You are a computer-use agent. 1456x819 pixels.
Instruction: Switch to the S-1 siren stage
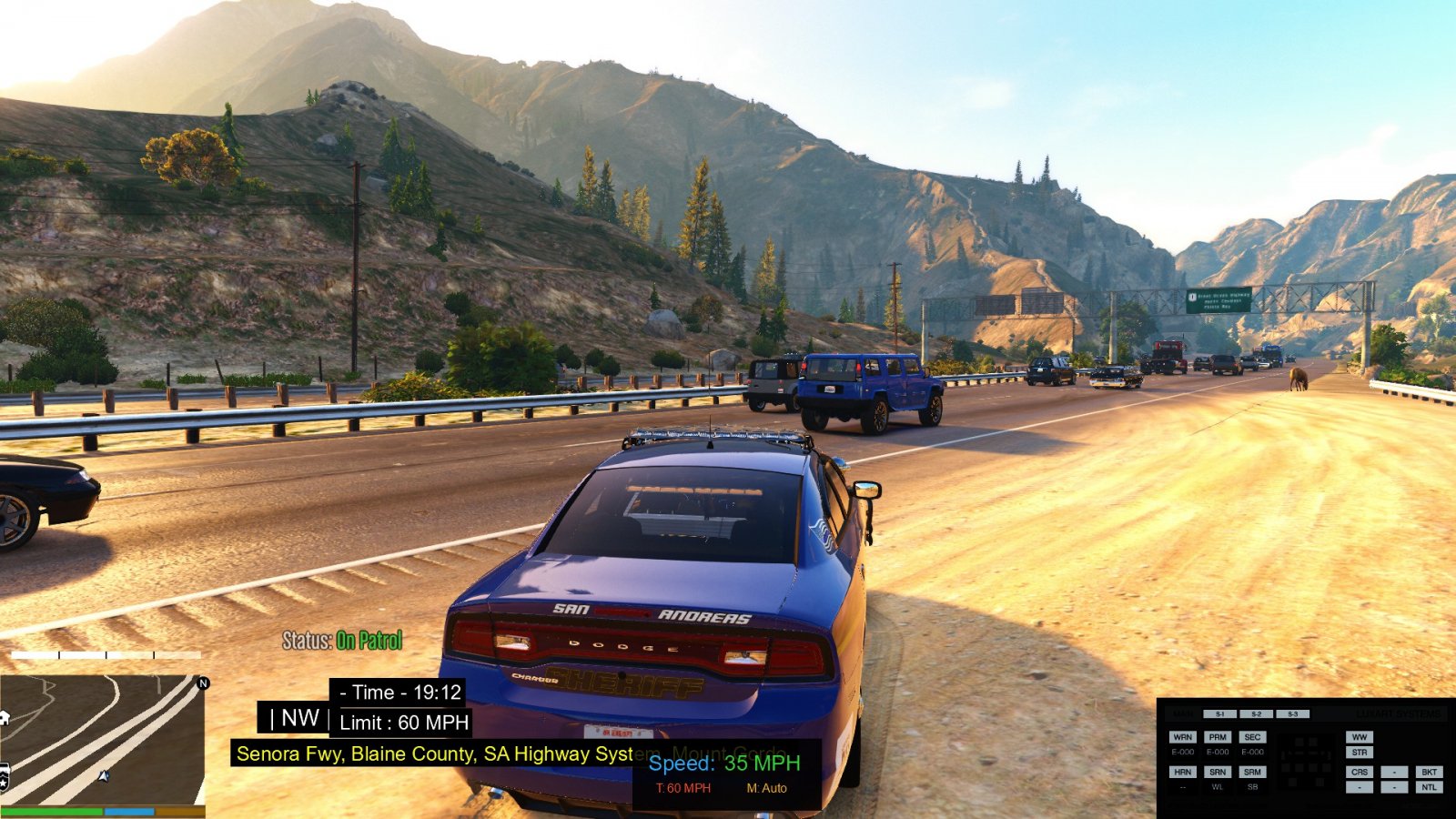point(1219,714)
